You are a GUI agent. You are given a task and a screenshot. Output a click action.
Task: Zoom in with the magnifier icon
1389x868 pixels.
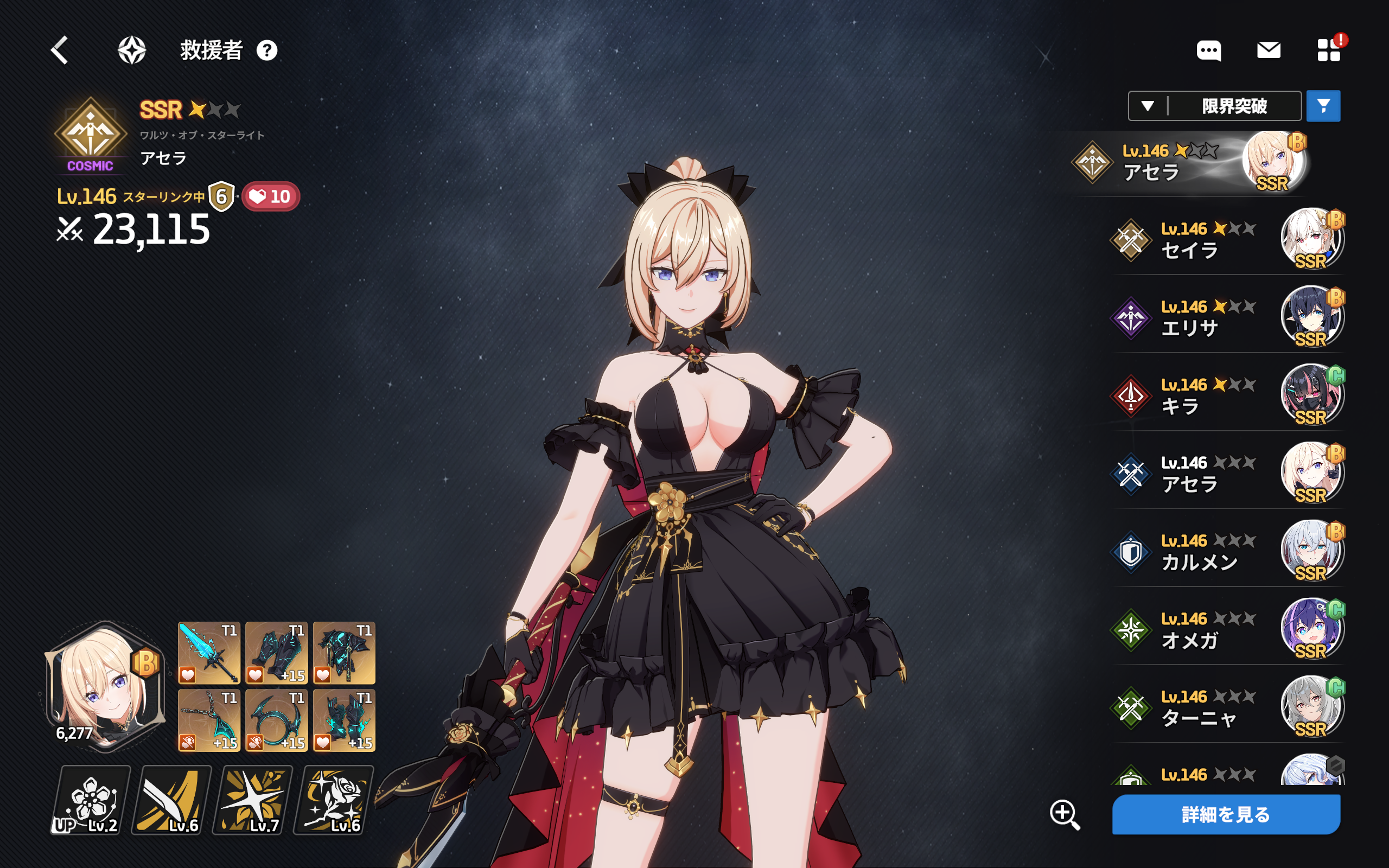tap(1065, 814)
